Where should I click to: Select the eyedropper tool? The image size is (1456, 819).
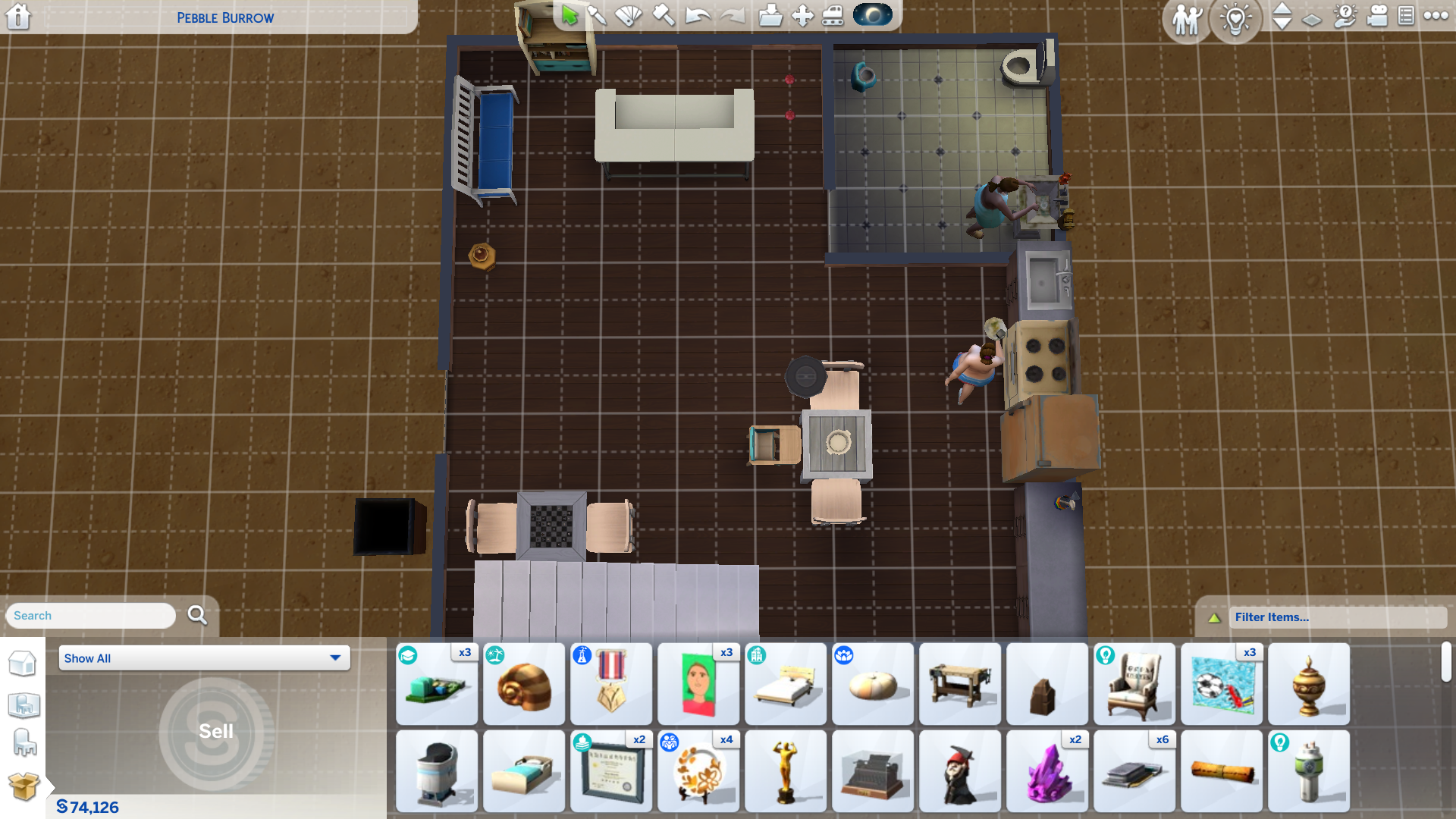coord(598,15)
